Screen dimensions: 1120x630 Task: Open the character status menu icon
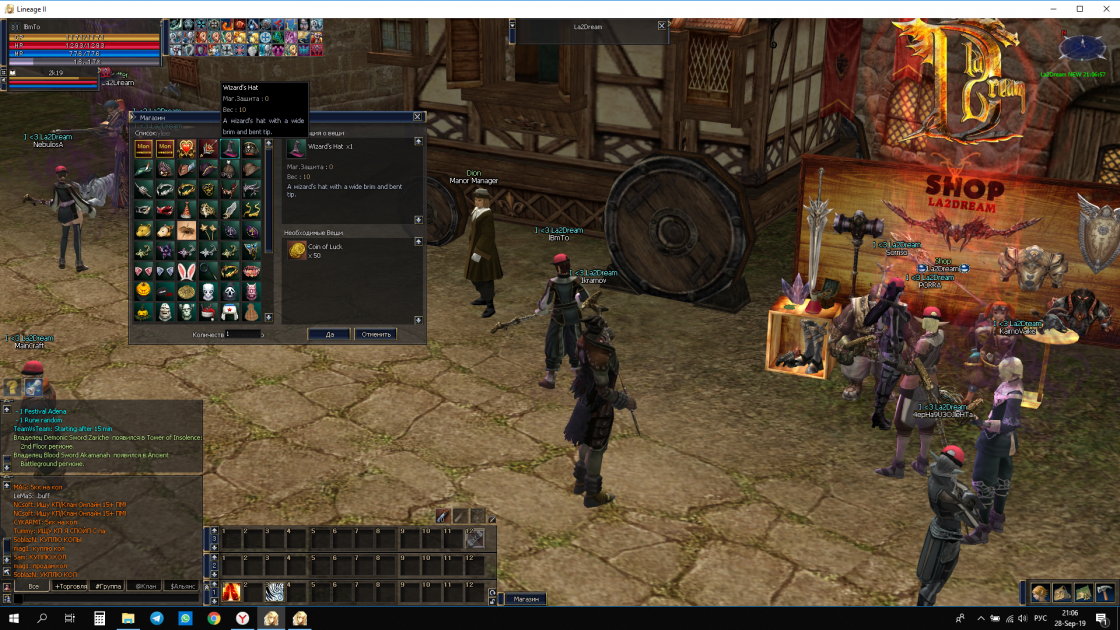[x=1040, y=593]
